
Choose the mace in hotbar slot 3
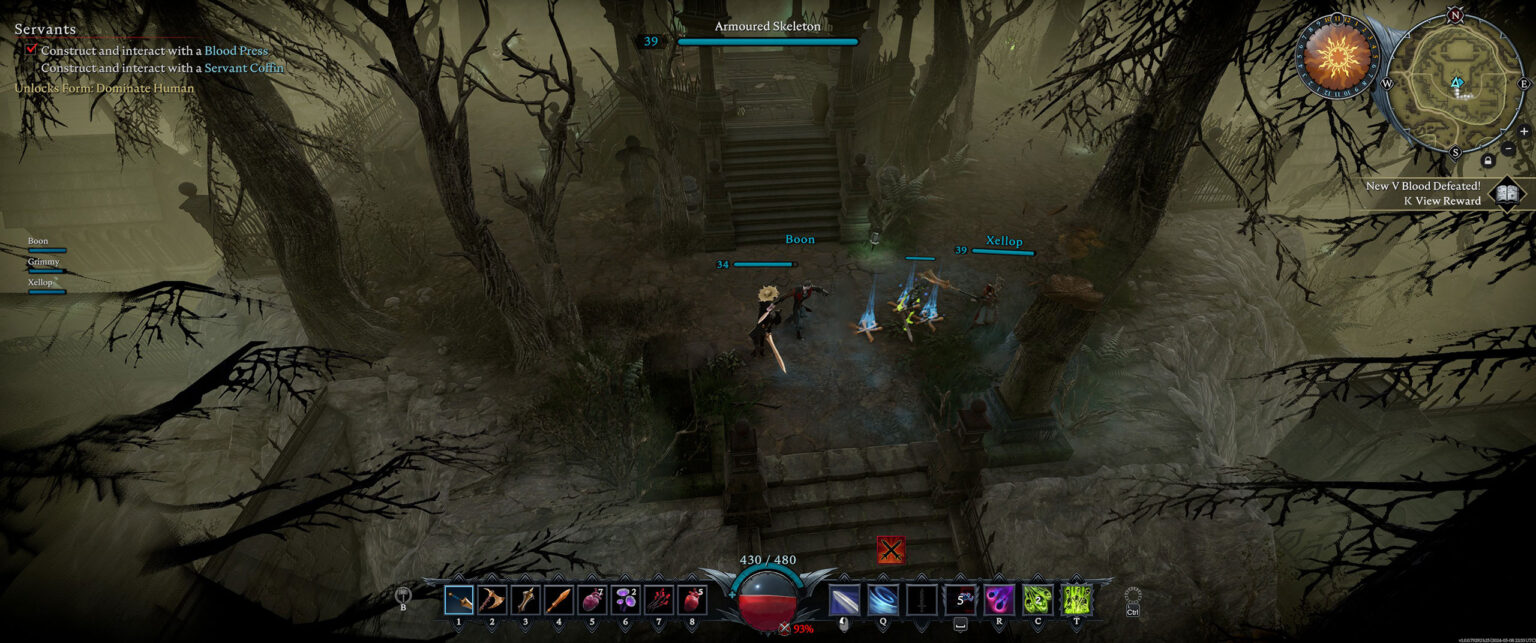pyautogui.click(x=525, y=599)
